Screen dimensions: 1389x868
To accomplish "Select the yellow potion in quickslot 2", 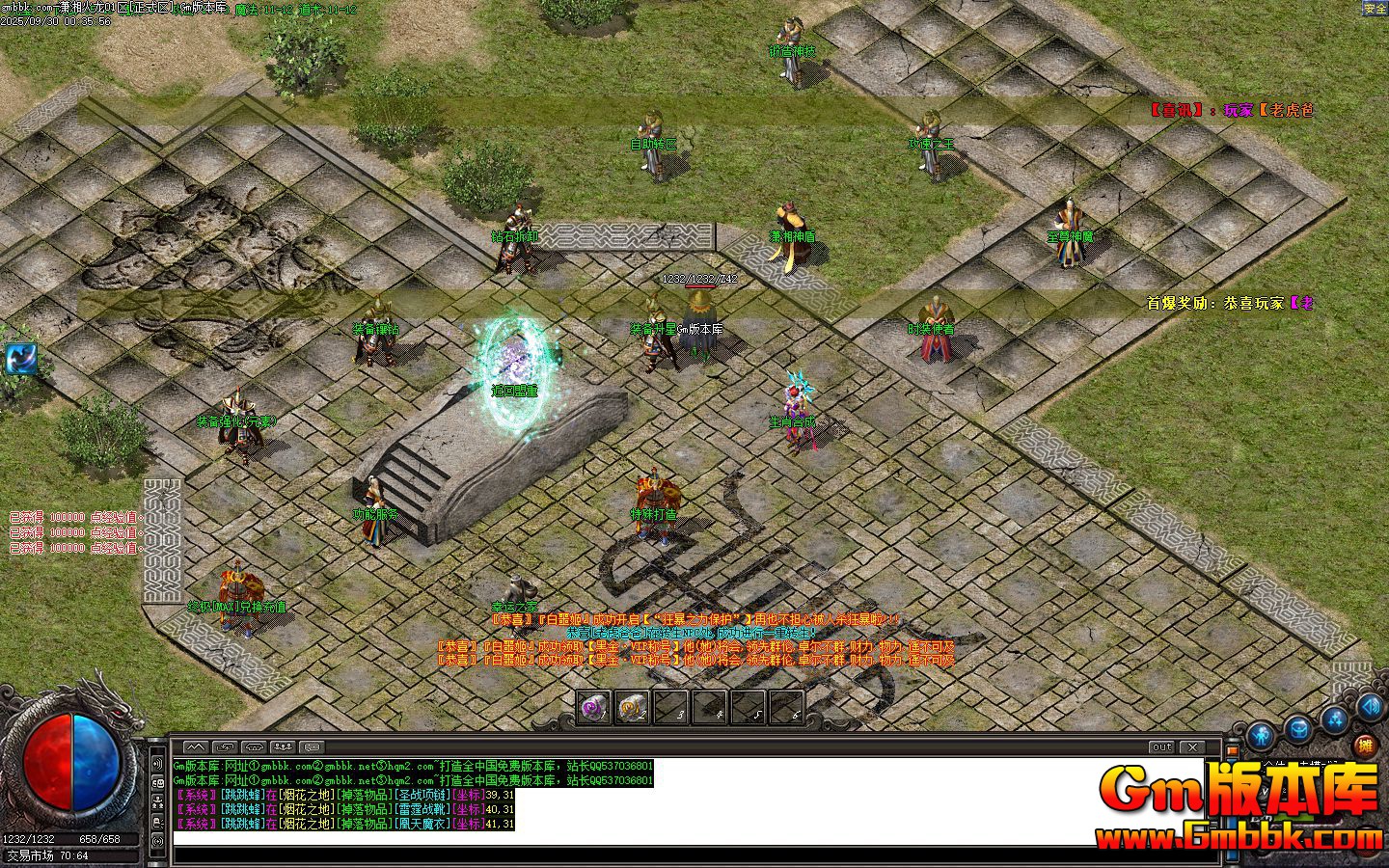I will 631,707.
